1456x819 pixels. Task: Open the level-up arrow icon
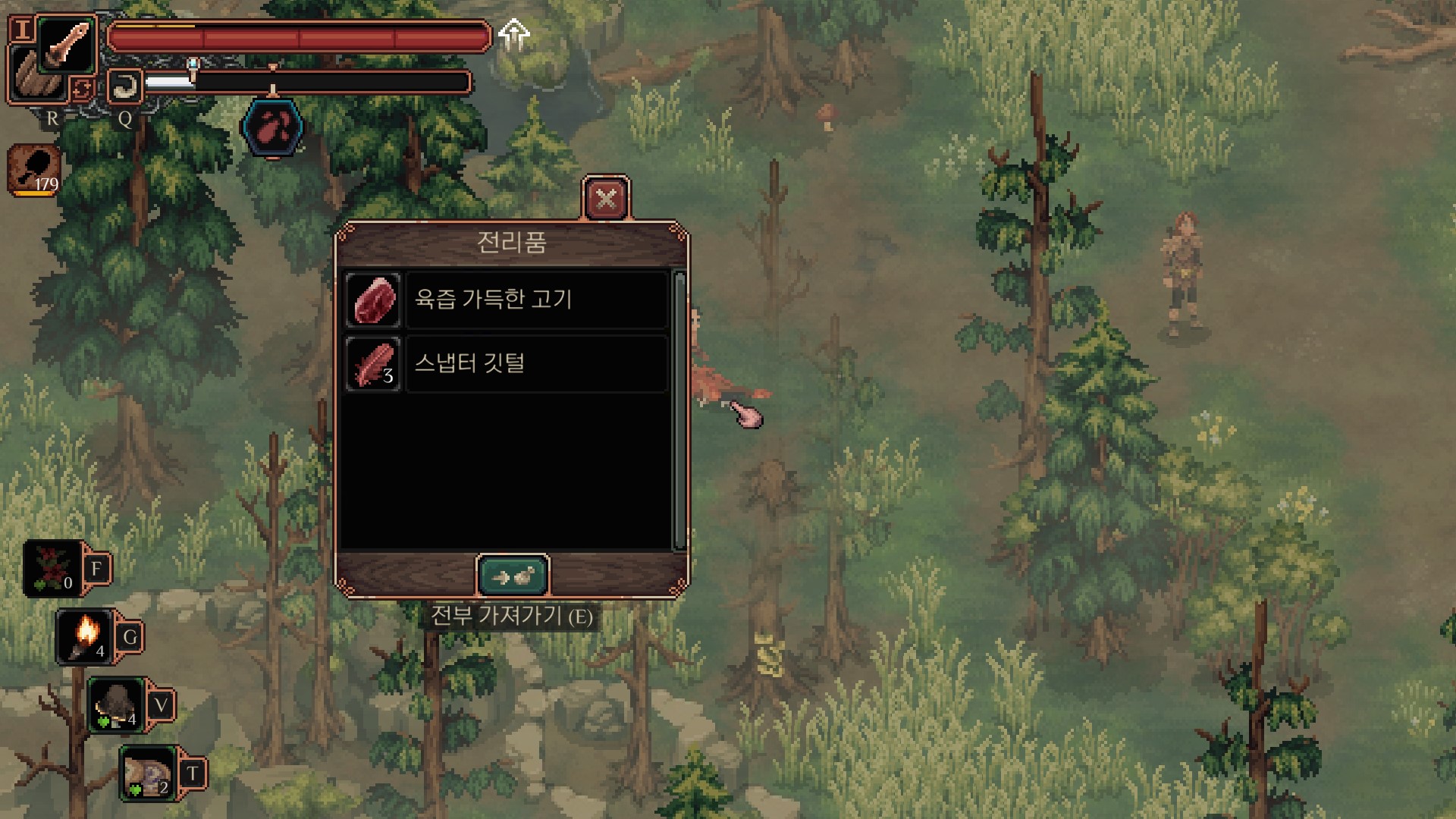[514, 34]
